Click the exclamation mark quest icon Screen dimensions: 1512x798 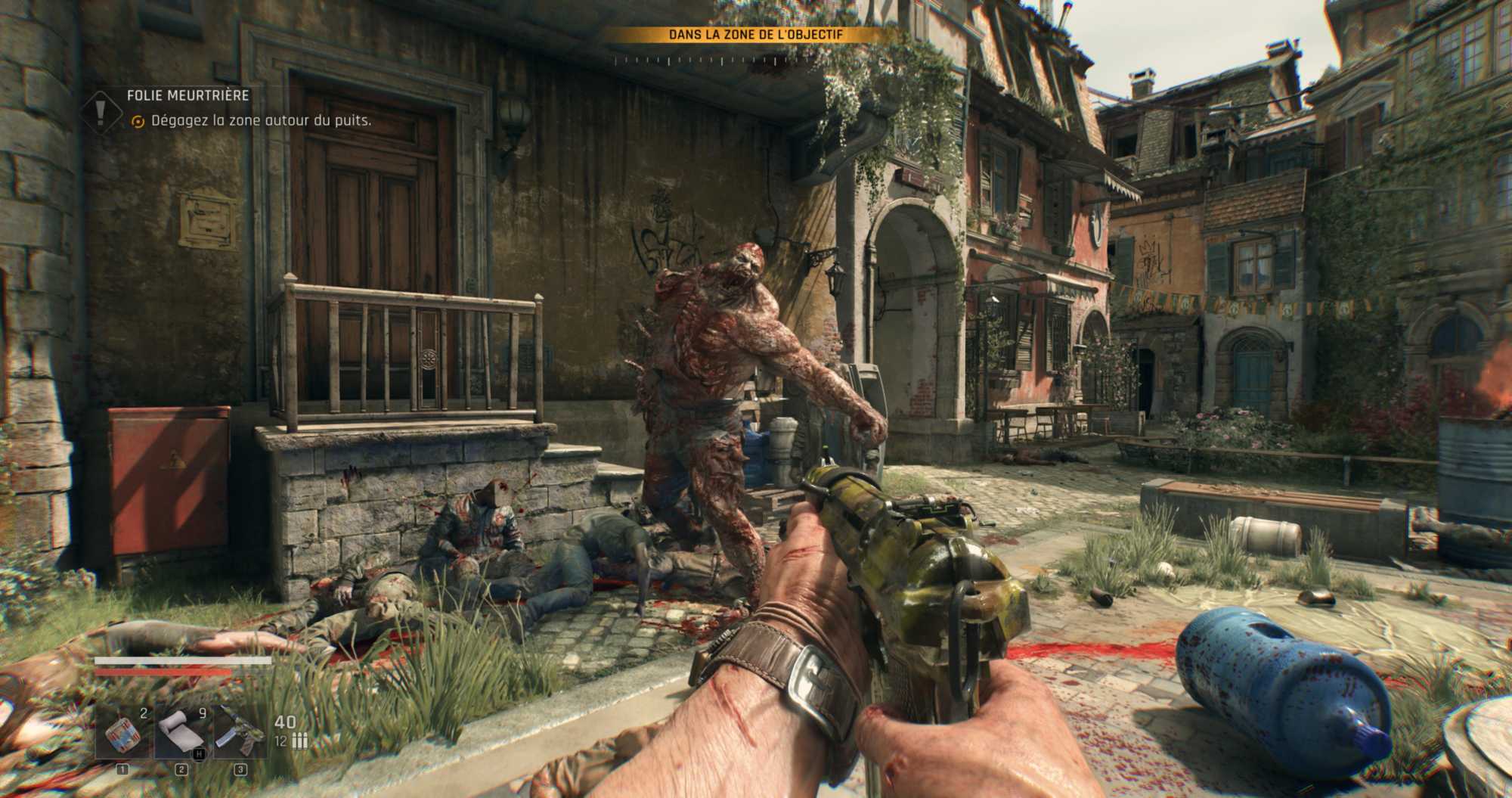coord(101,110)
